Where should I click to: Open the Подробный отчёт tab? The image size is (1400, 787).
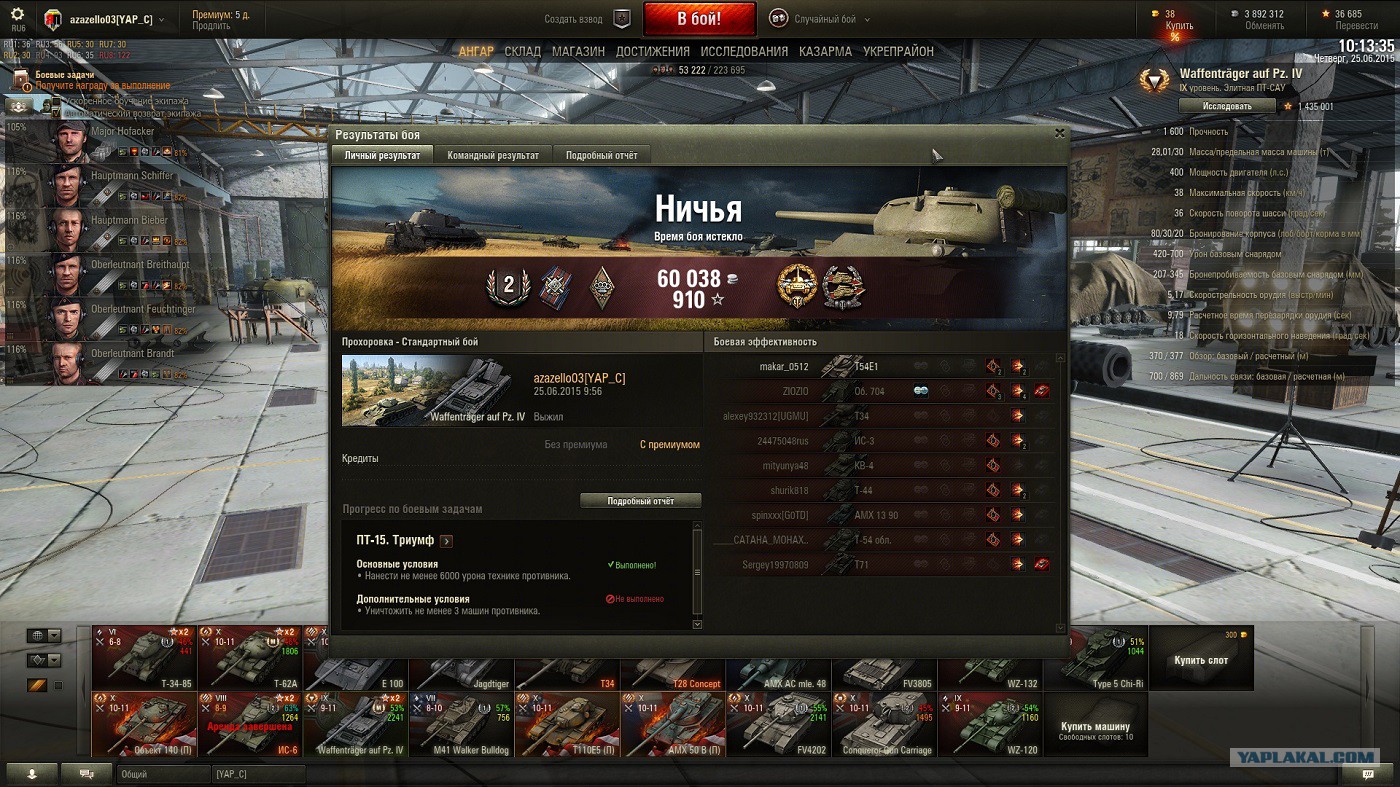pyautogui.click(x=601, y=155)
